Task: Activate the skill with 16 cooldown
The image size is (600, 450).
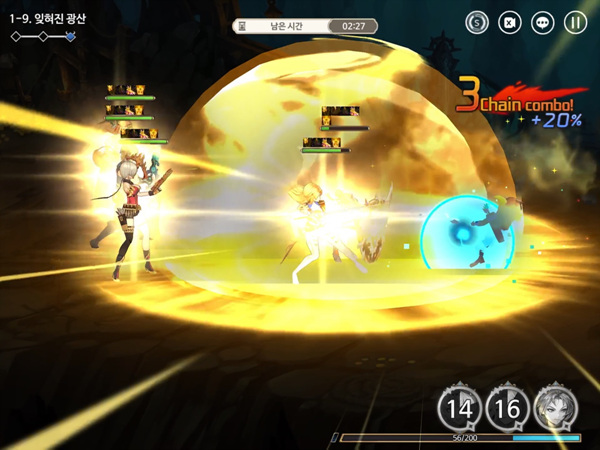Action: (506, 407)
